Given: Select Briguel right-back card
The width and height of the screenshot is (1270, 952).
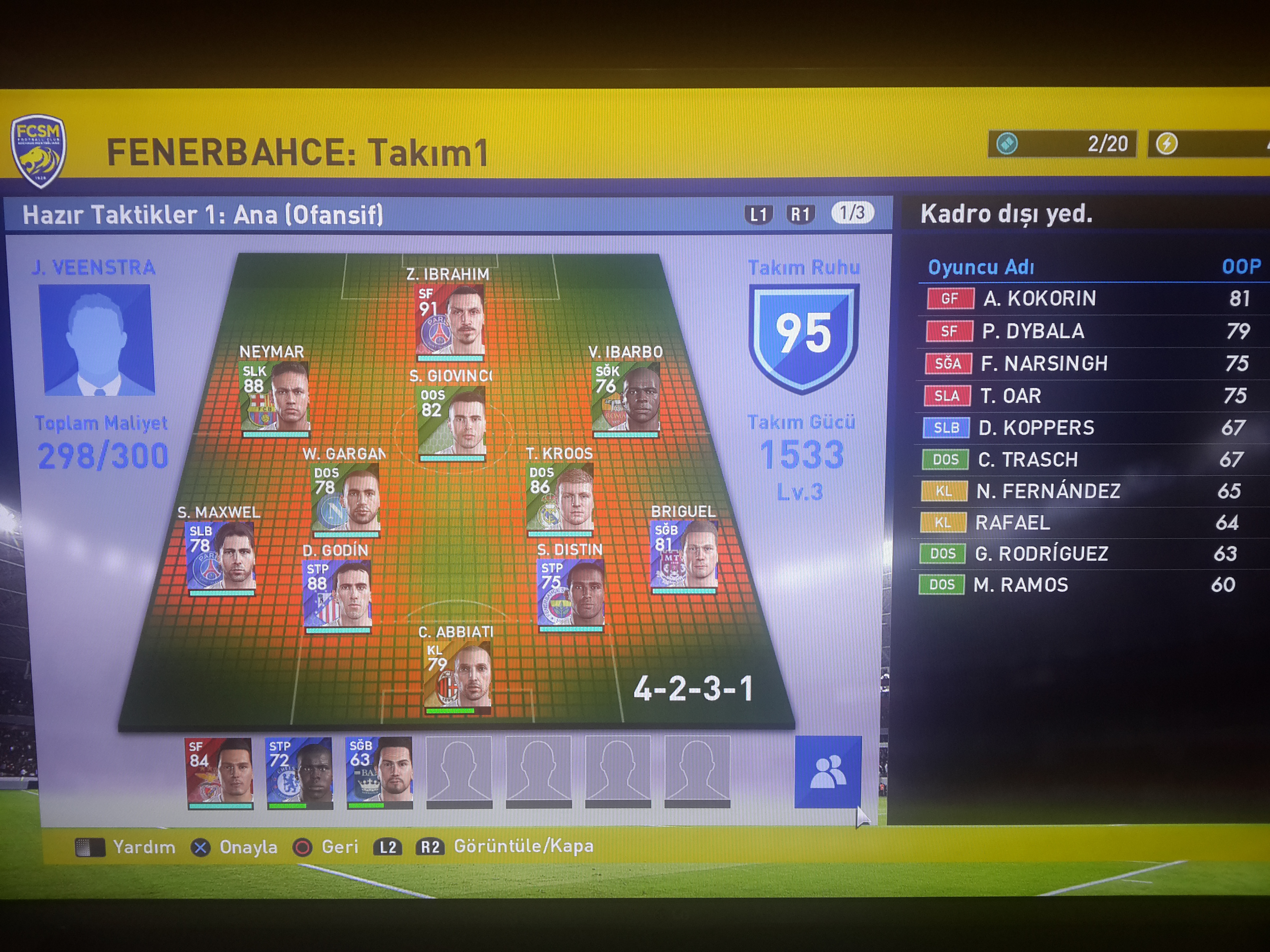Looking at the screenshot, I should (x=683, y=555).
